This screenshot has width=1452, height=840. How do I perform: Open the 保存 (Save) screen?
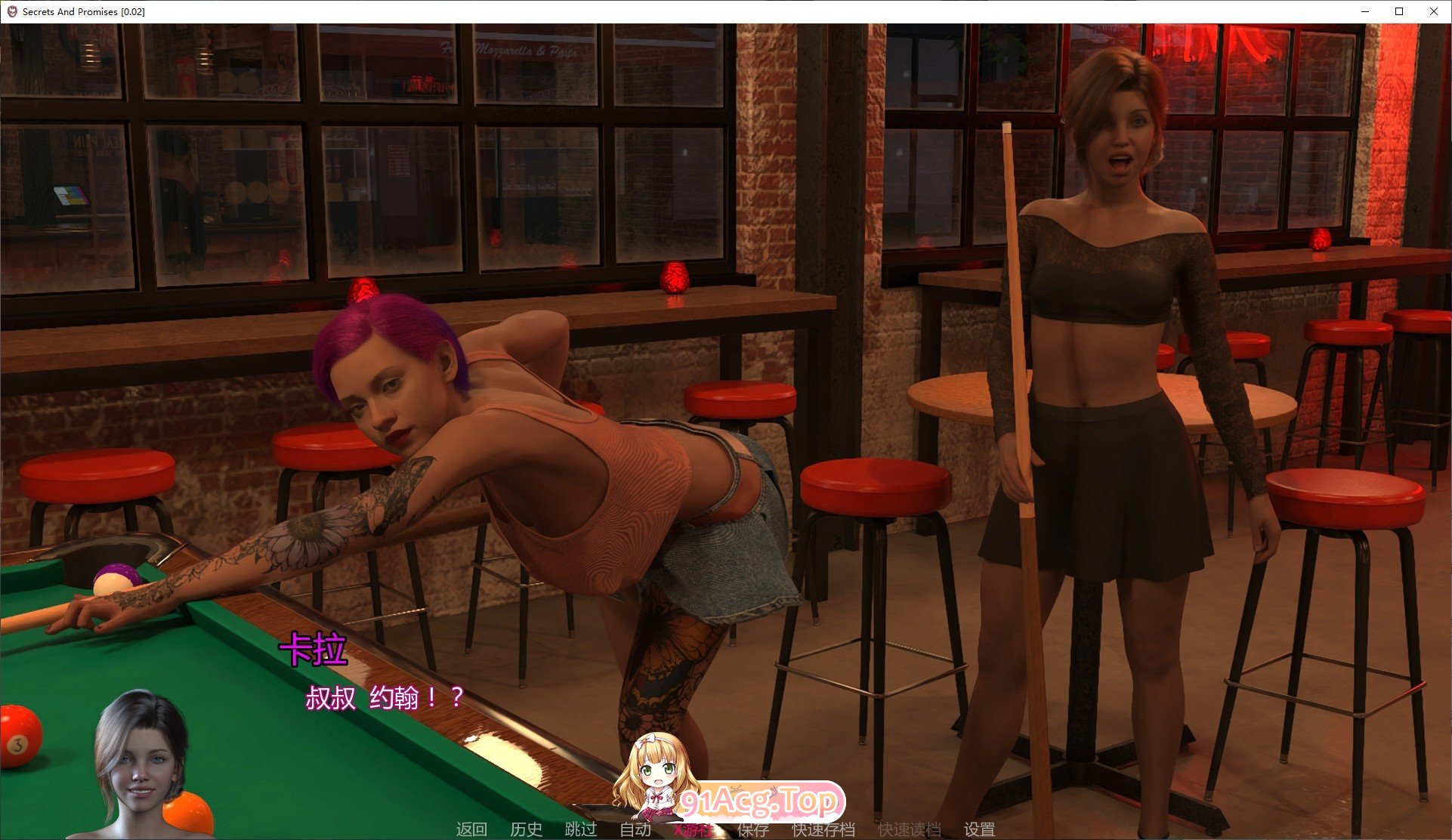[752, 830]
